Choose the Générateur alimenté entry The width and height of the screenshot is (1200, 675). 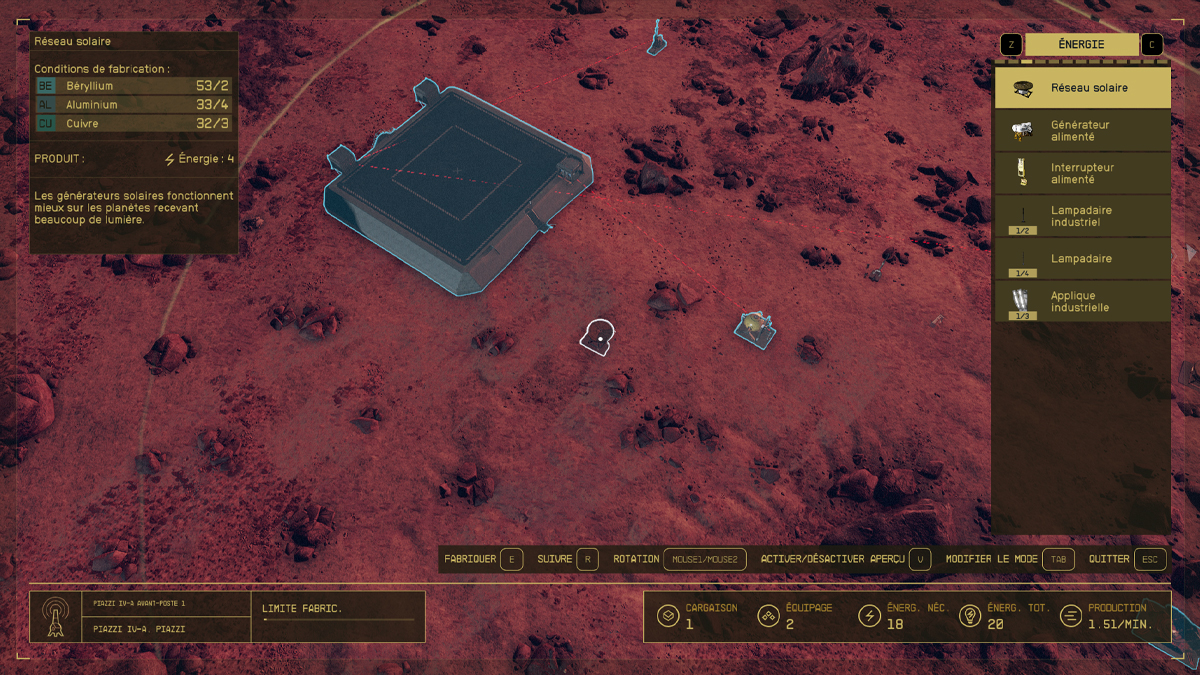[1082, 131]
